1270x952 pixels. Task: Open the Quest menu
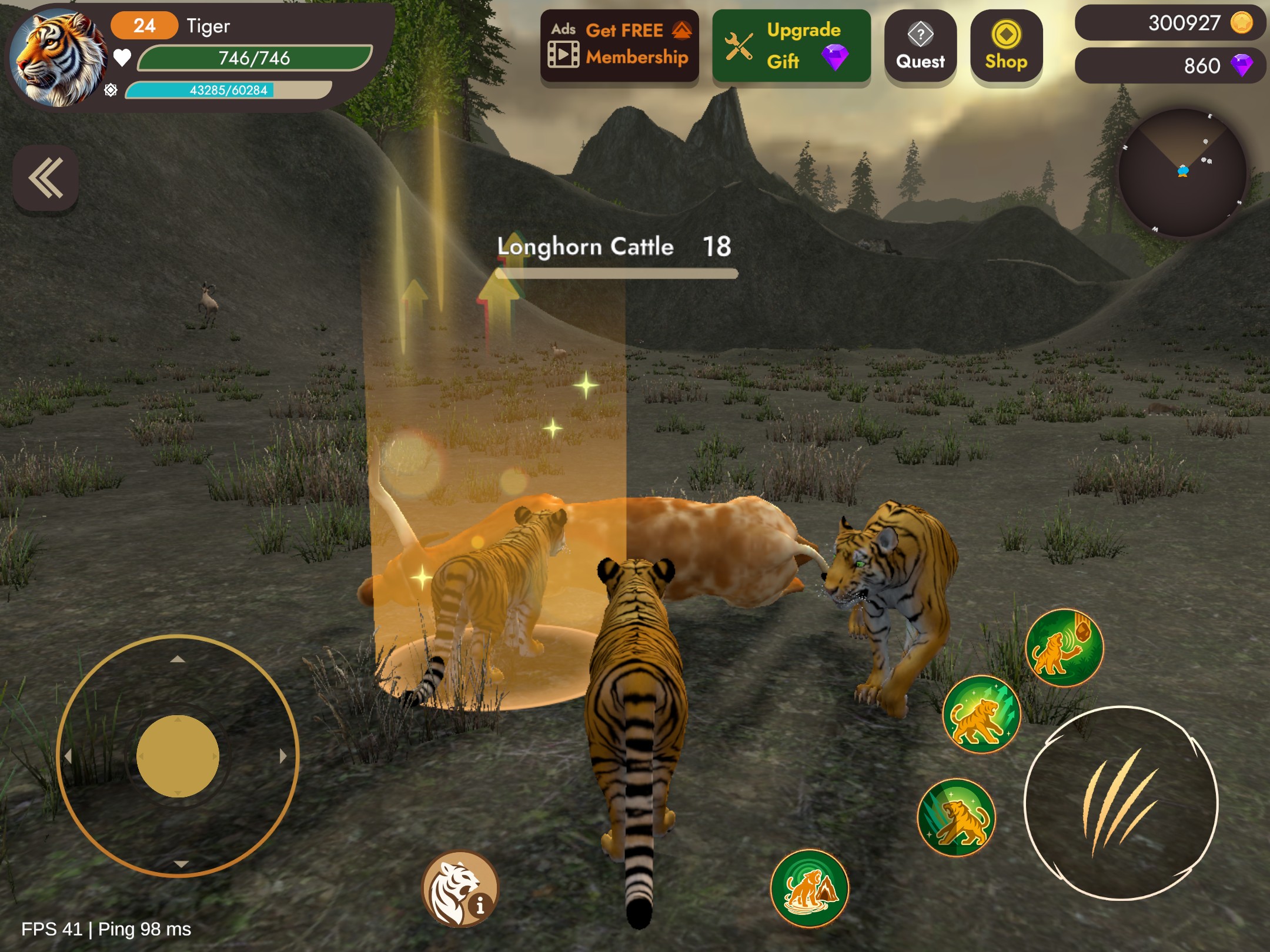[920, 47]
